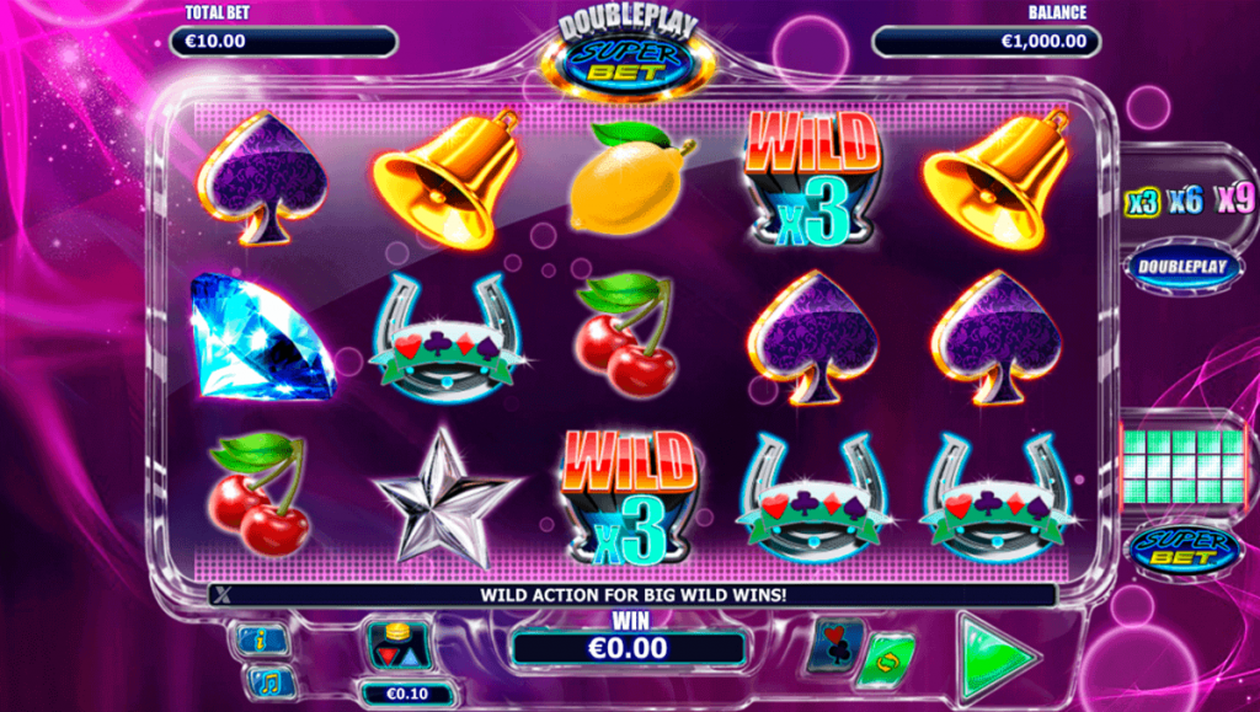Click the blue oval Super Bet button
The width and height of the screenshot is (1260, 712).
[x=1183, y=549]
